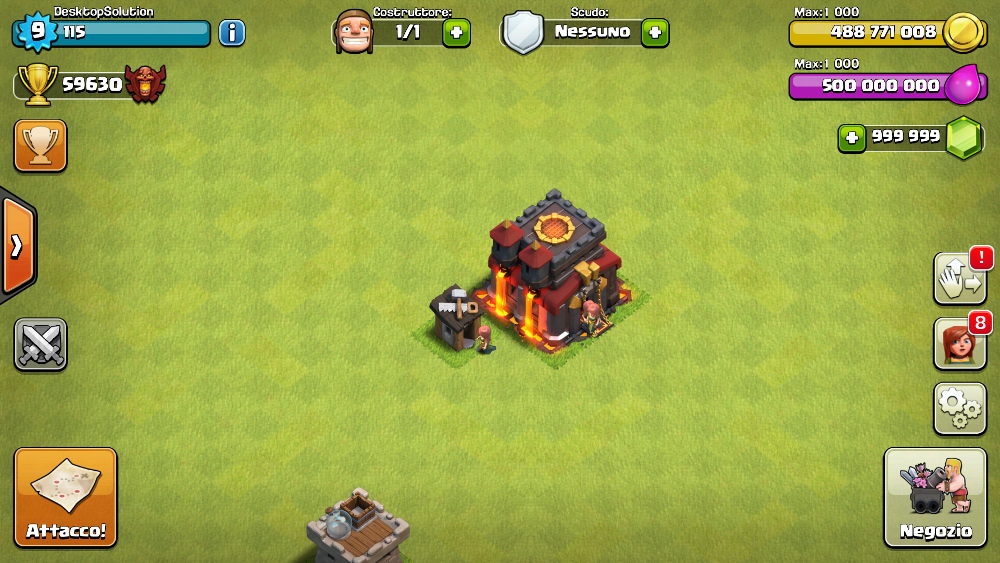The width and height of the screenshot is (1000, 563).
Task: Open the trophy leaderboard button
Action: coord(40,146)
